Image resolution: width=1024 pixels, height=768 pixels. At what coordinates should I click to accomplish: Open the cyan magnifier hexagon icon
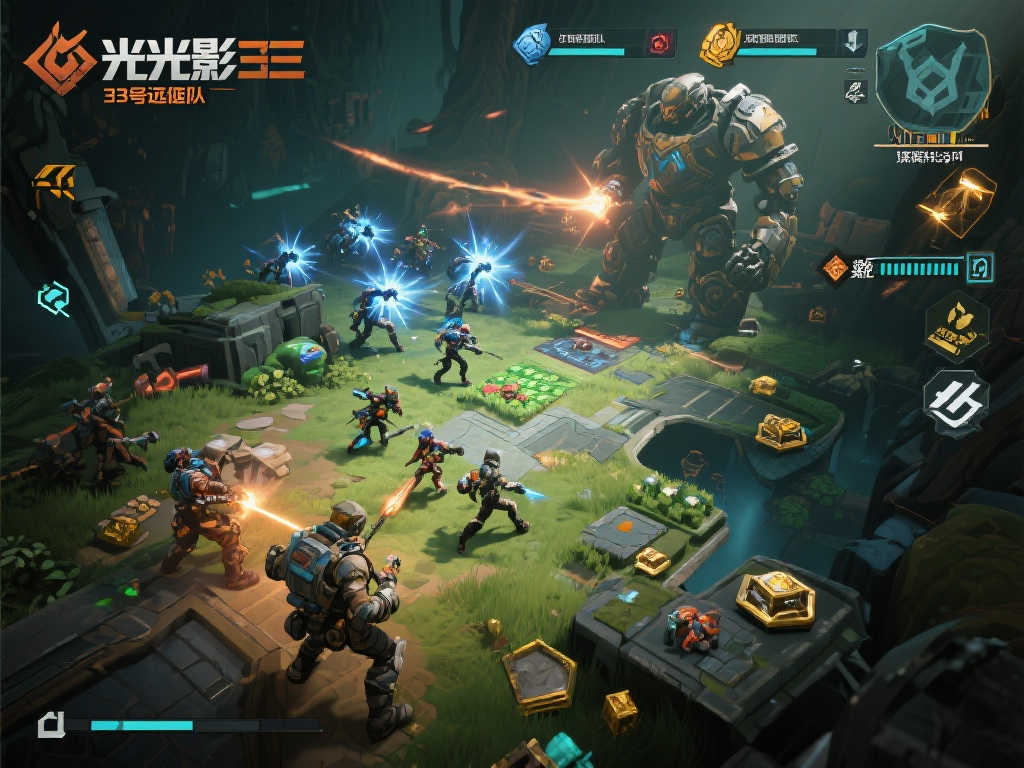point(54,296)
